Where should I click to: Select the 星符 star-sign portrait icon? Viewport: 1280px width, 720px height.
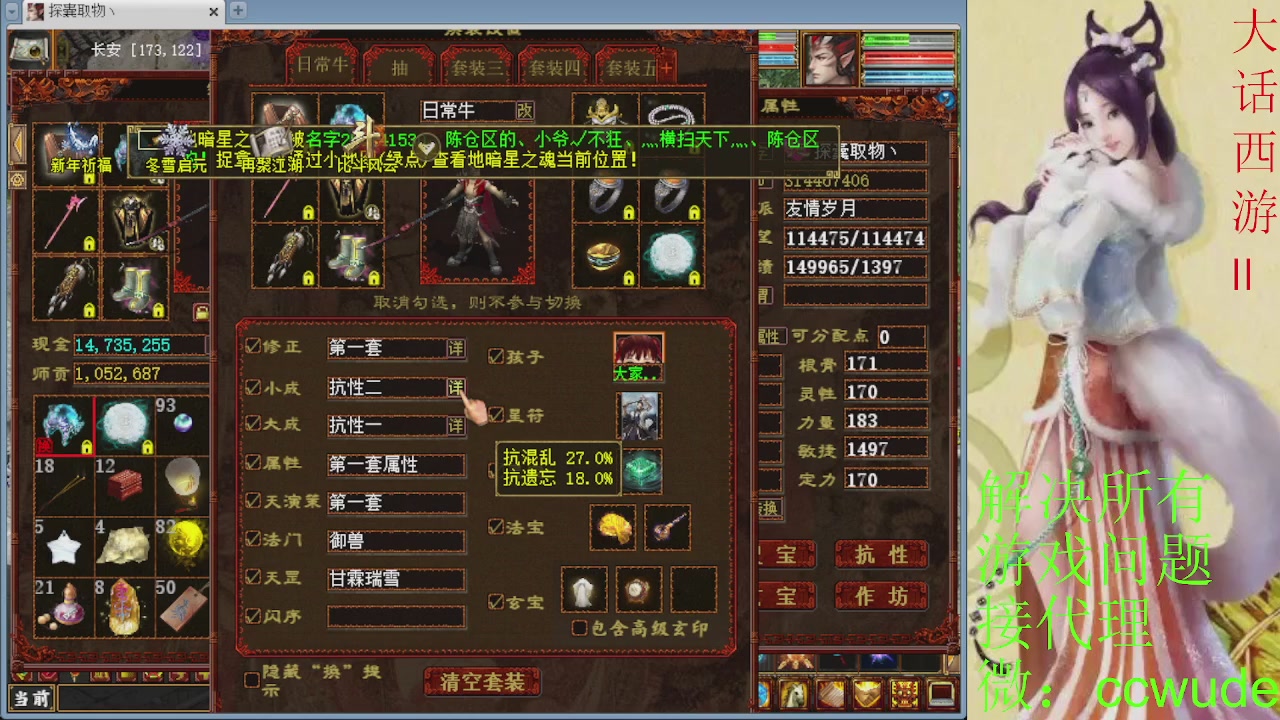(641, 416)
